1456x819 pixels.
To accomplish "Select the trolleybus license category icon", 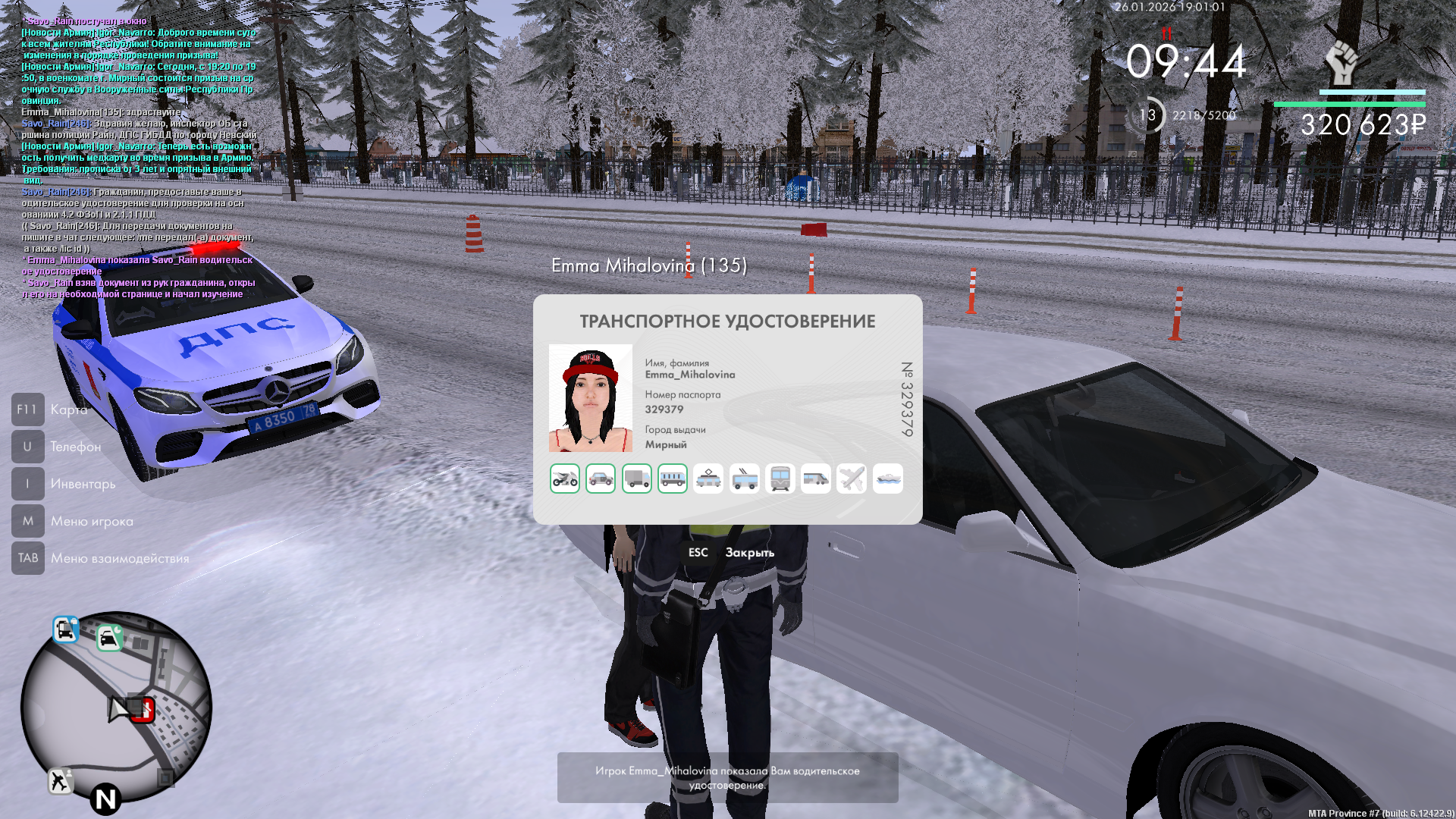I will [x=745, y=479].
